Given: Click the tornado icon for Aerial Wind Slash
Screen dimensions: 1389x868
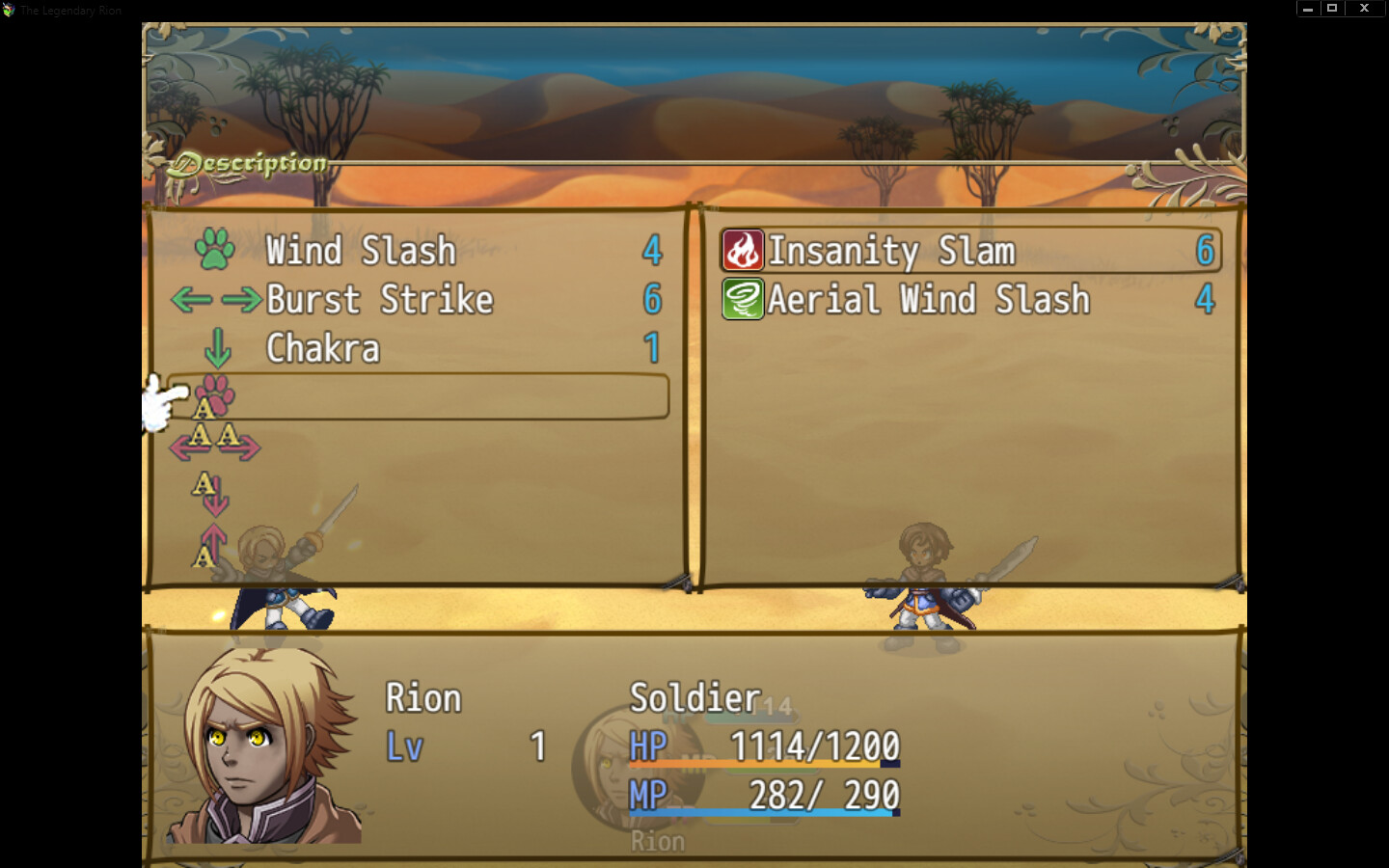Looking at the screenshot, I should tap(741, 300).
